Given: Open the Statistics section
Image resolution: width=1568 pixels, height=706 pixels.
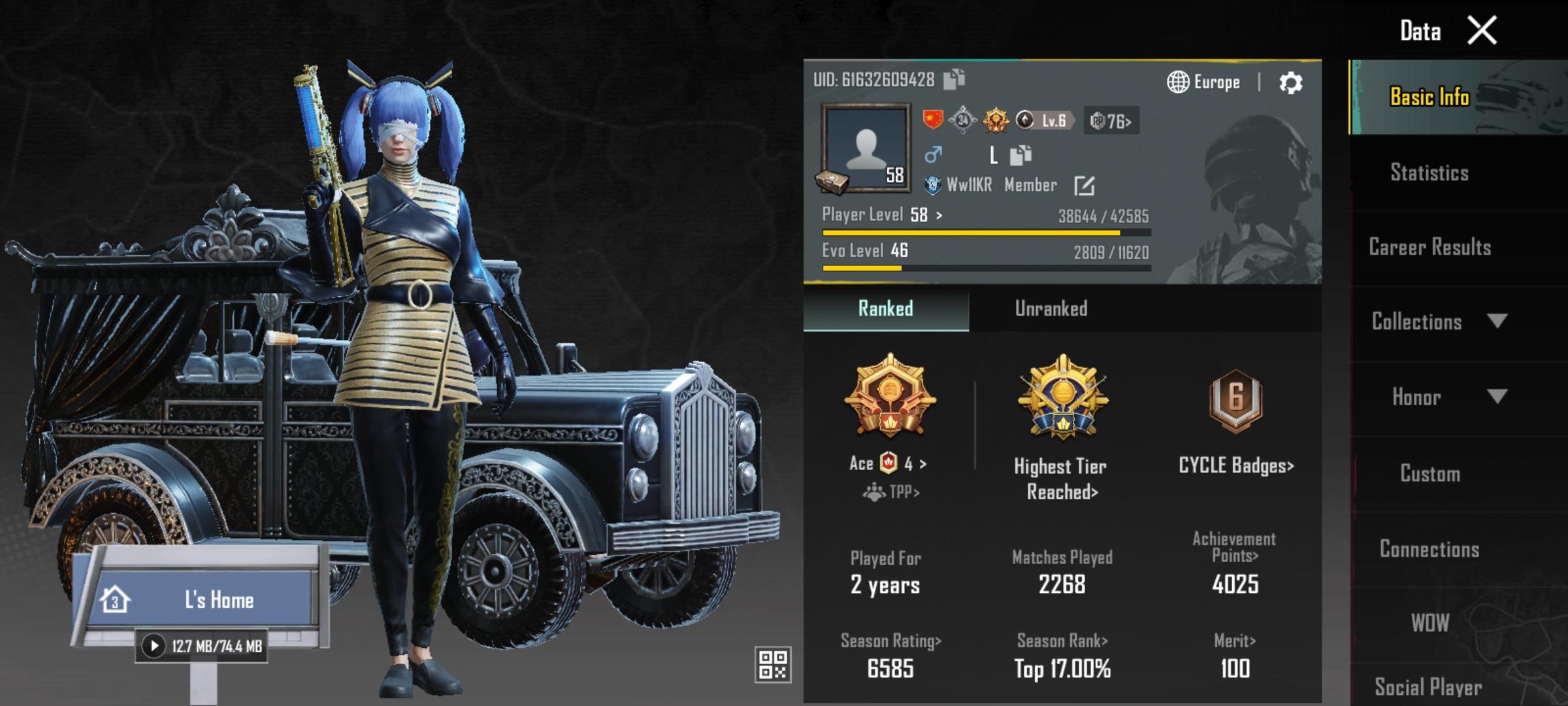Looking at the screenshot, I should coord(1429,173).
